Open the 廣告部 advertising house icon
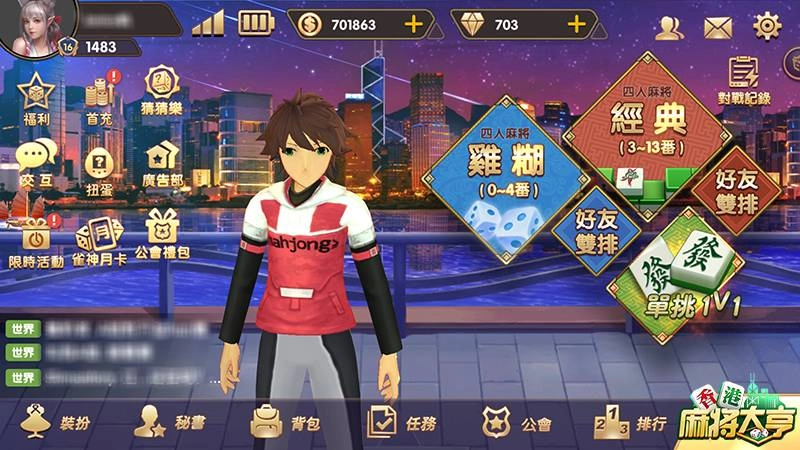800x450 pixels. pyautogui.click(x=162, y=160)
